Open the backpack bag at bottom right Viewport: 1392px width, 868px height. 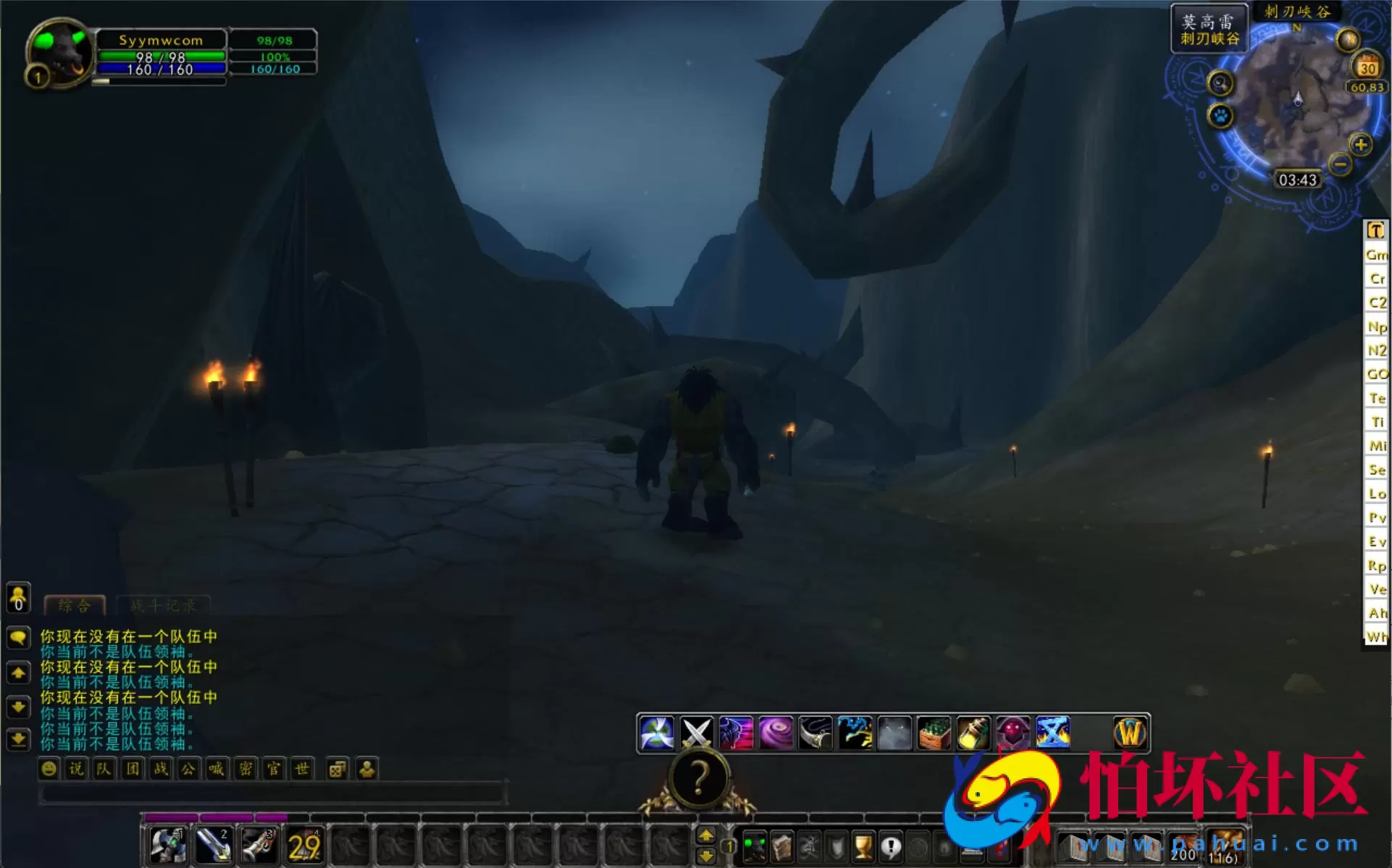[x=1225, y=846]
